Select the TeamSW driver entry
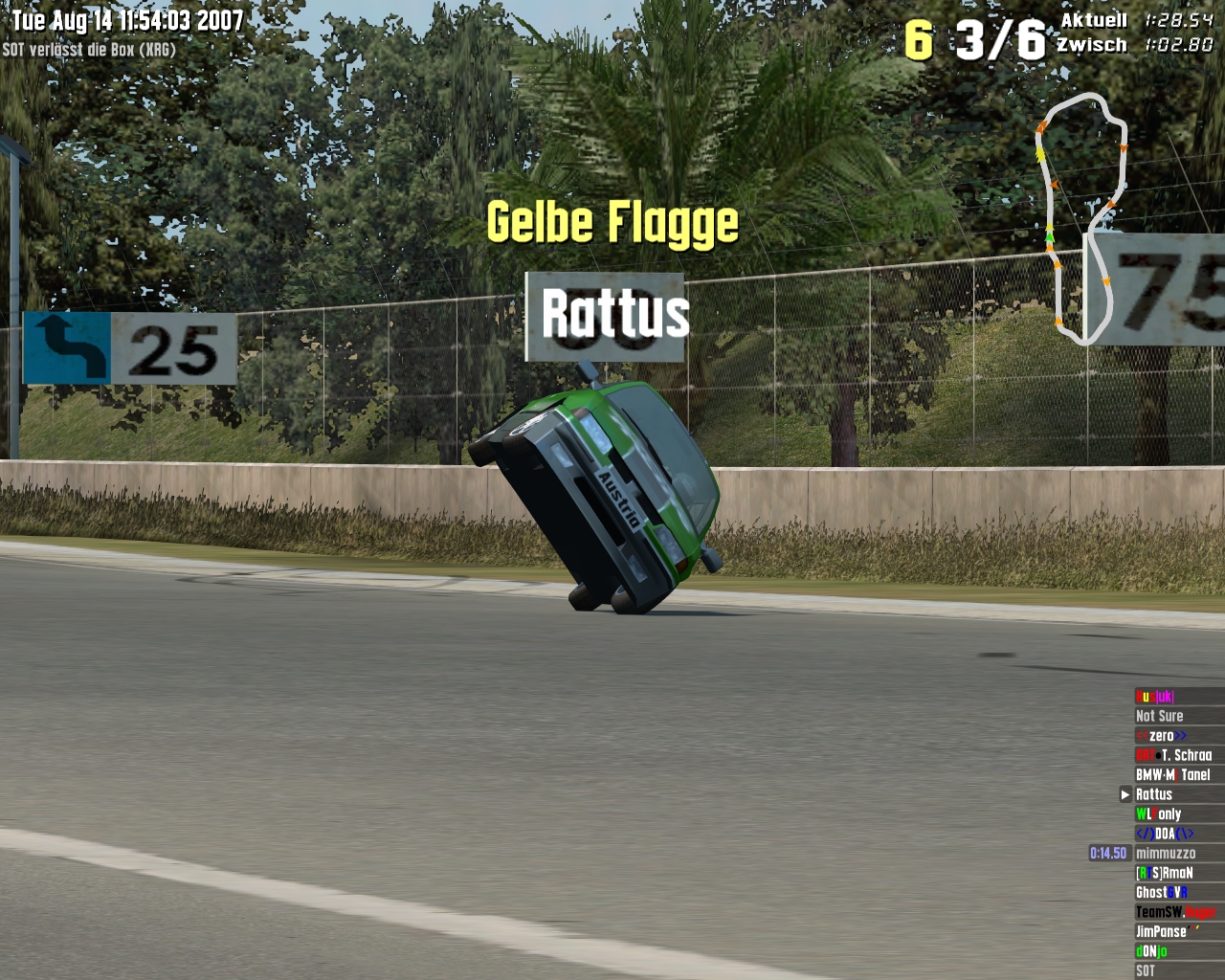1225x980 pixels. coord(1175,912)
